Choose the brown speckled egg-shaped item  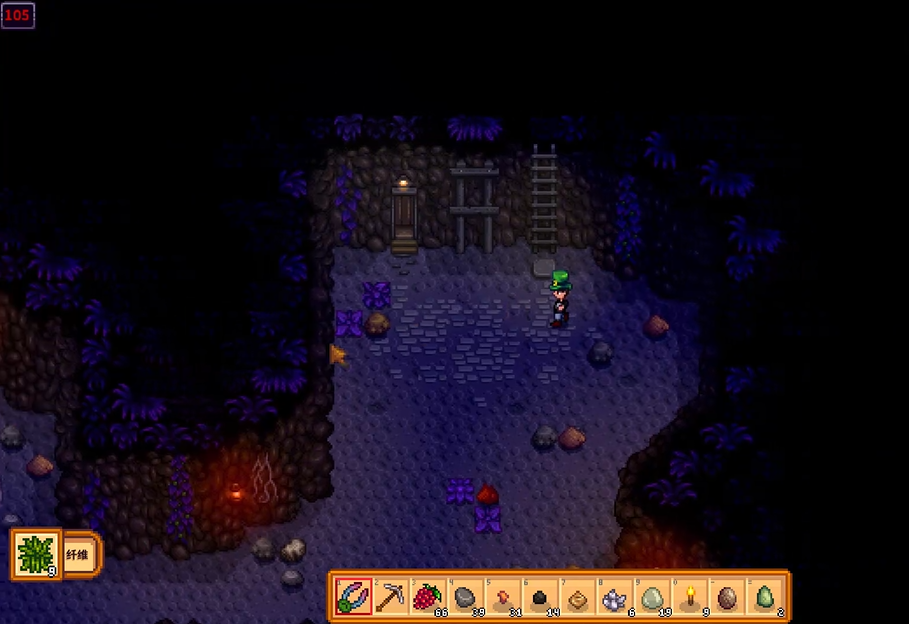[x=725, y=596]
